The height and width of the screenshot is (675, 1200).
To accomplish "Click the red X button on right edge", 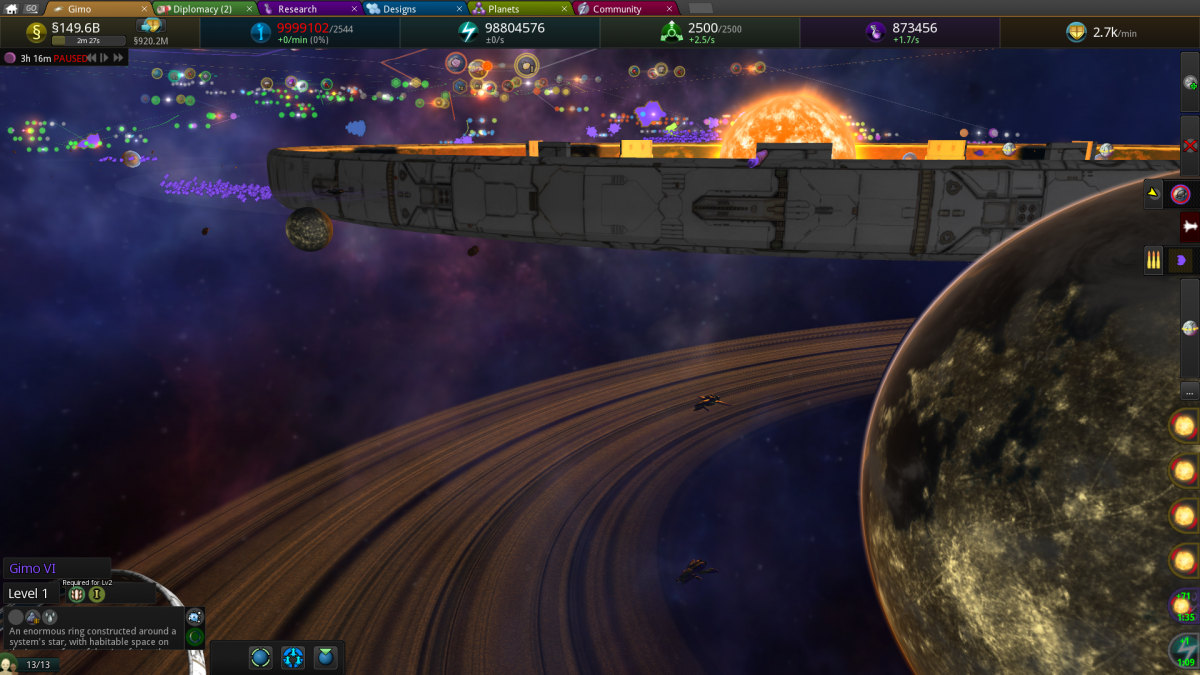I will (1189, 145).
